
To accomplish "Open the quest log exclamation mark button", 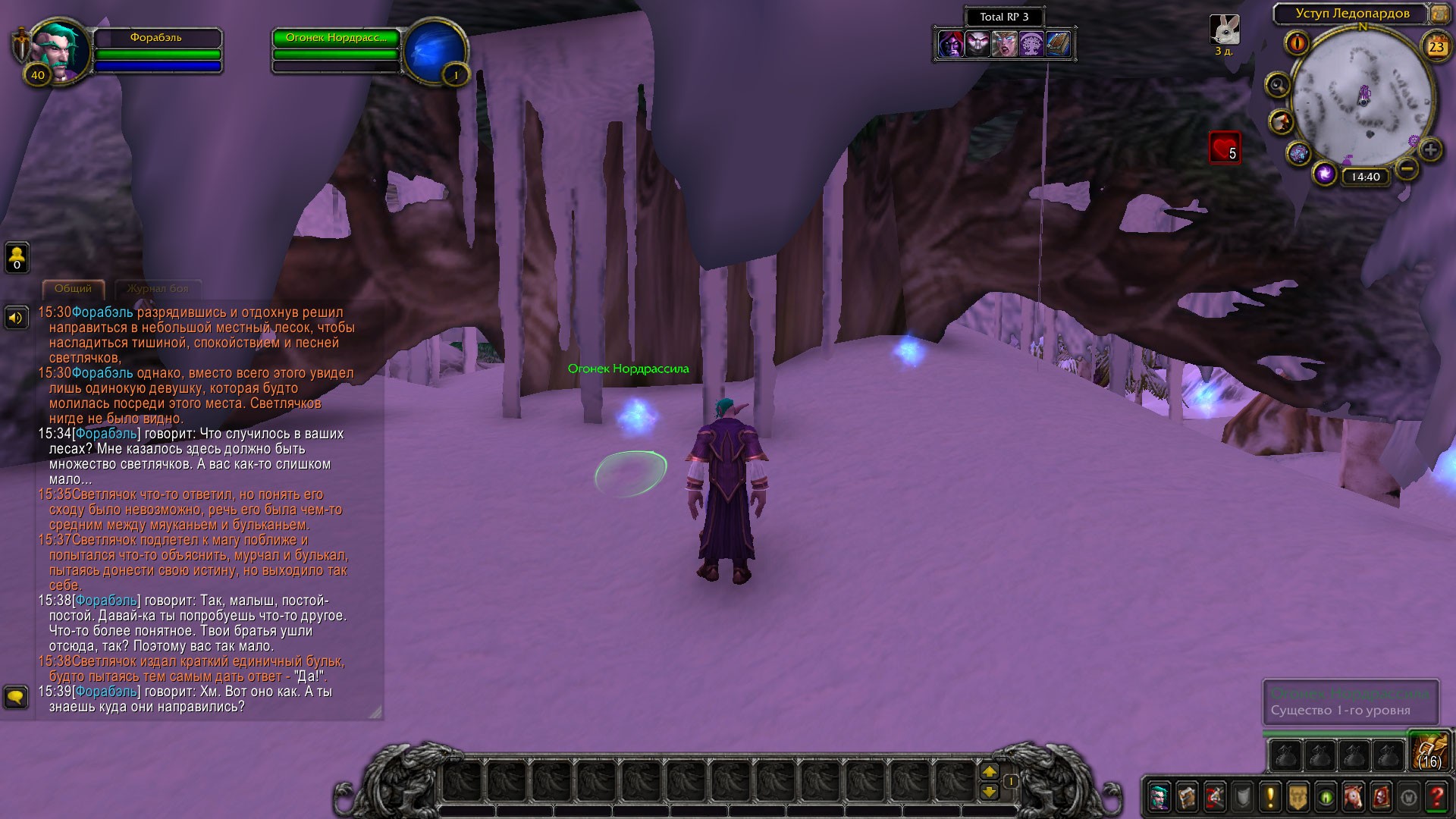I will point(1270,797).
